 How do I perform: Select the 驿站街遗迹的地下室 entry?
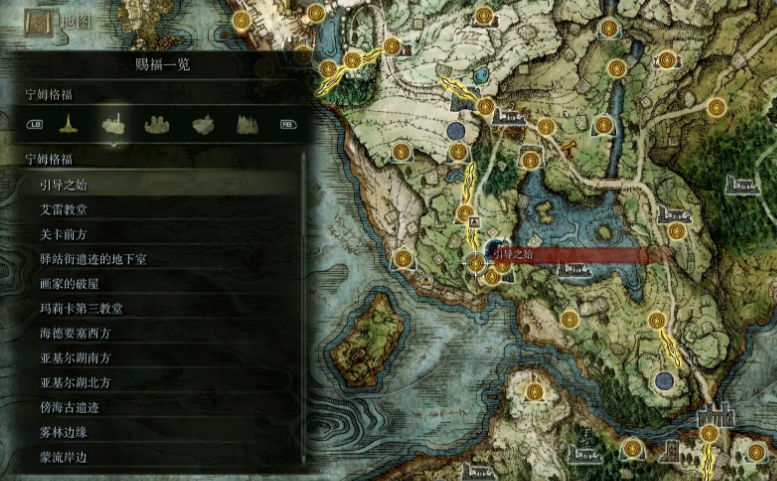(x=93, y=259)
